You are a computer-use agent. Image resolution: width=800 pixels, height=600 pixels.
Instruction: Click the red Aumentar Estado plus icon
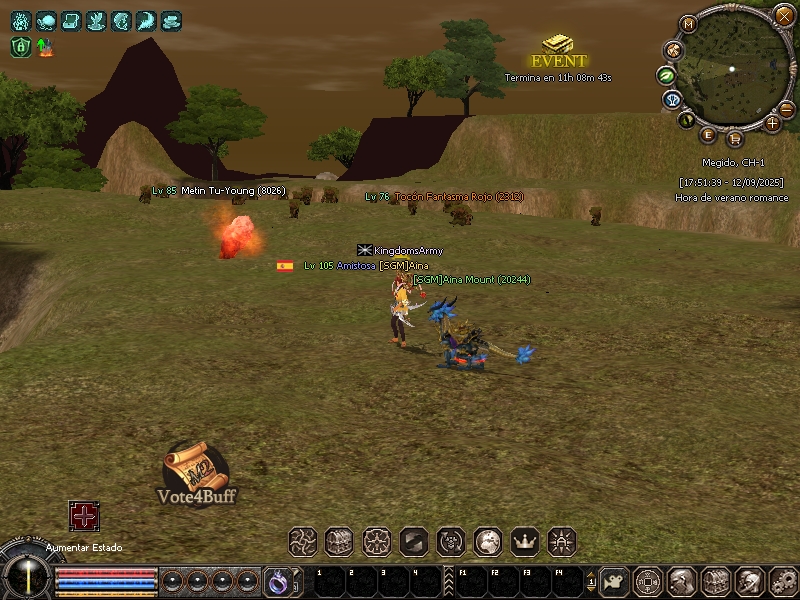84,516
